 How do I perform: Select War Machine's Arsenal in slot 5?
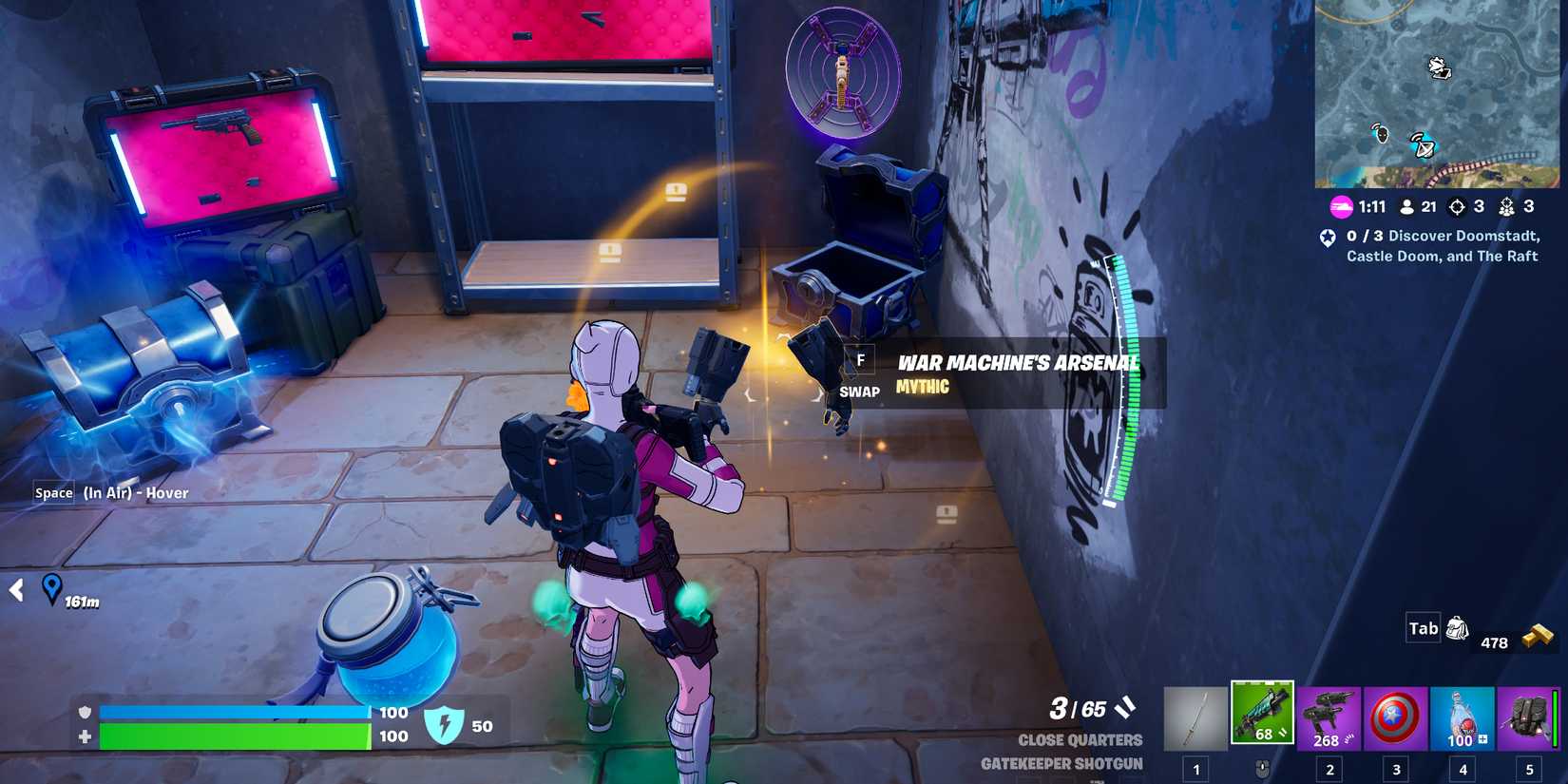[1528, 717]
